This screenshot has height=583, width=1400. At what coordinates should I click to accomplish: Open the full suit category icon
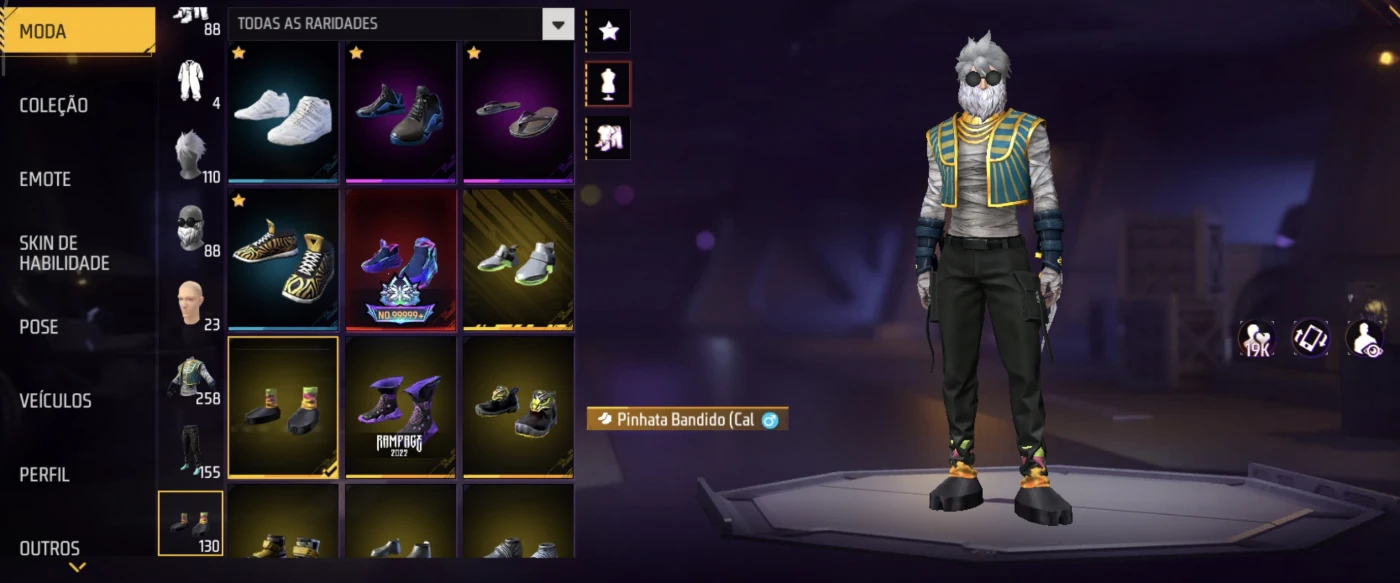coord(190,80)
